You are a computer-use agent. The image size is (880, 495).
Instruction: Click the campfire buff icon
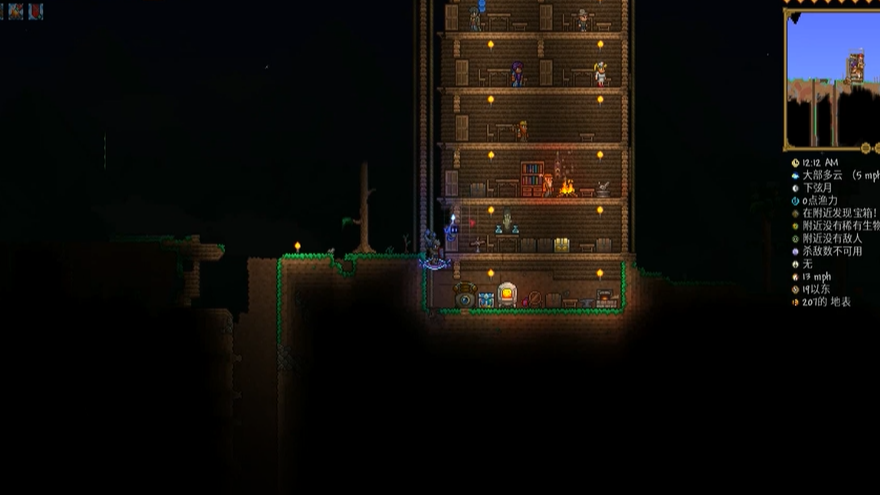pyautogui.click(x=17, y=11)
